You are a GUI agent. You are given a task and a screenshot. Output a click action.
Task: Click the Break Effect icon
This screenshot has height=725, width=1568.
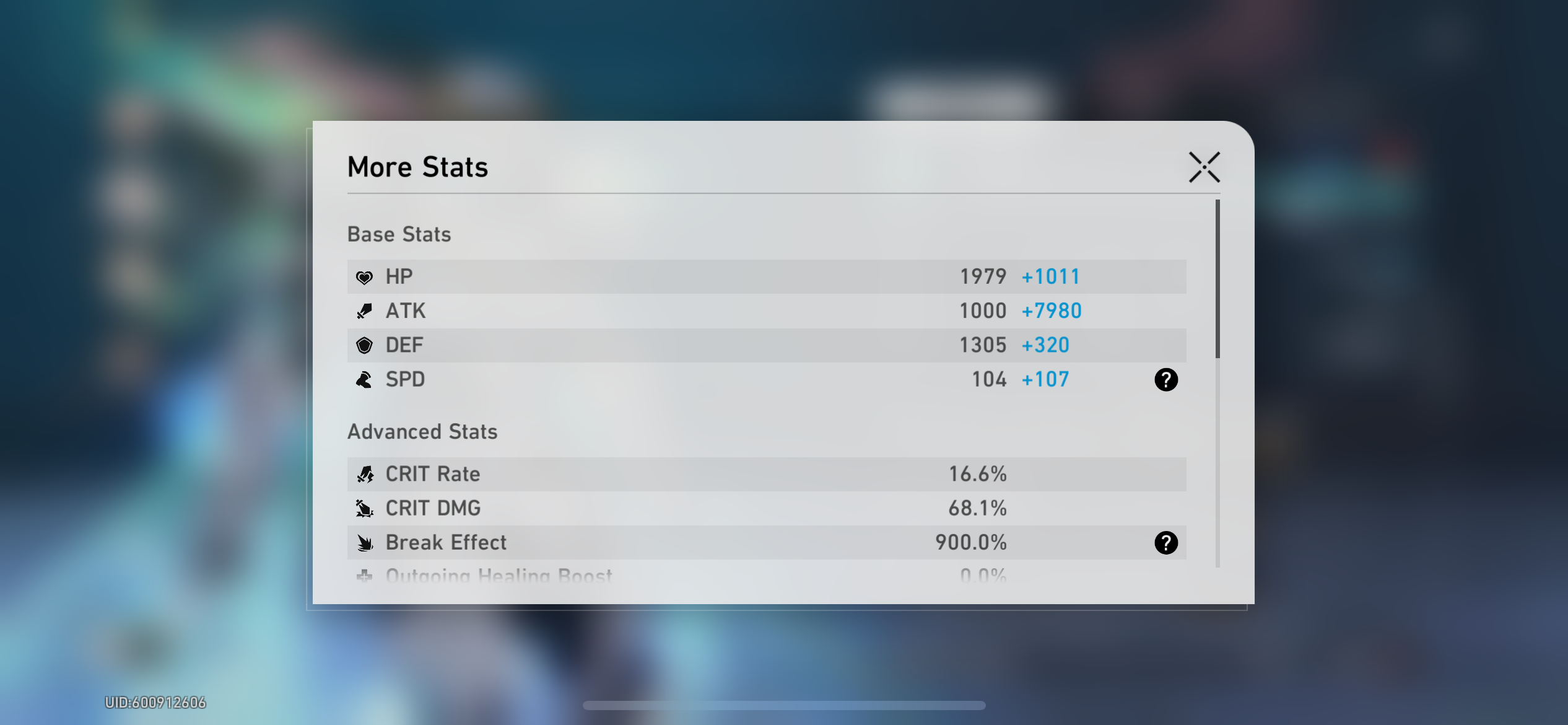[366, 543]
